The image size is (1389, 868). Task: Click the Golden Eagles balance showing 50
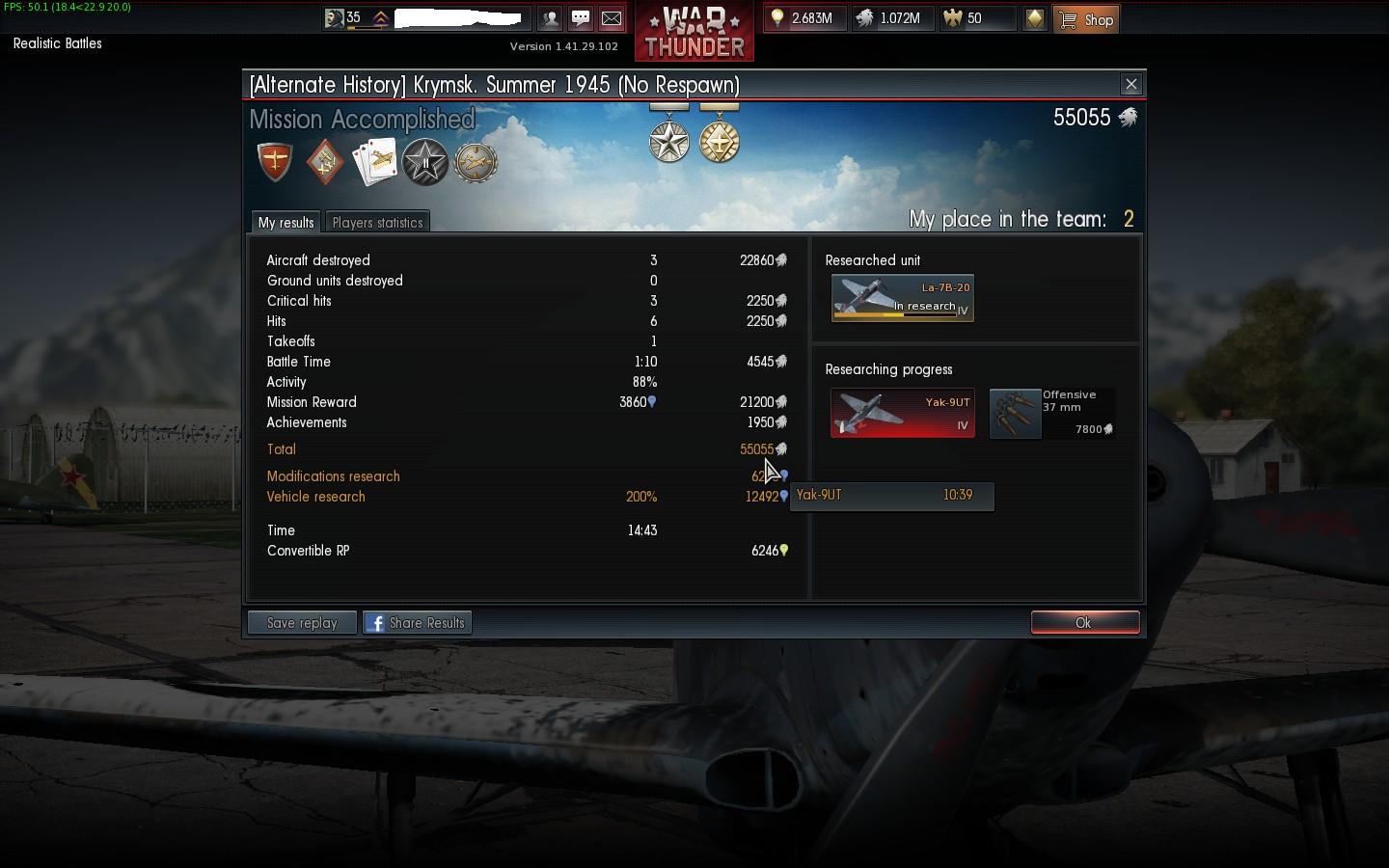(976, 18)
